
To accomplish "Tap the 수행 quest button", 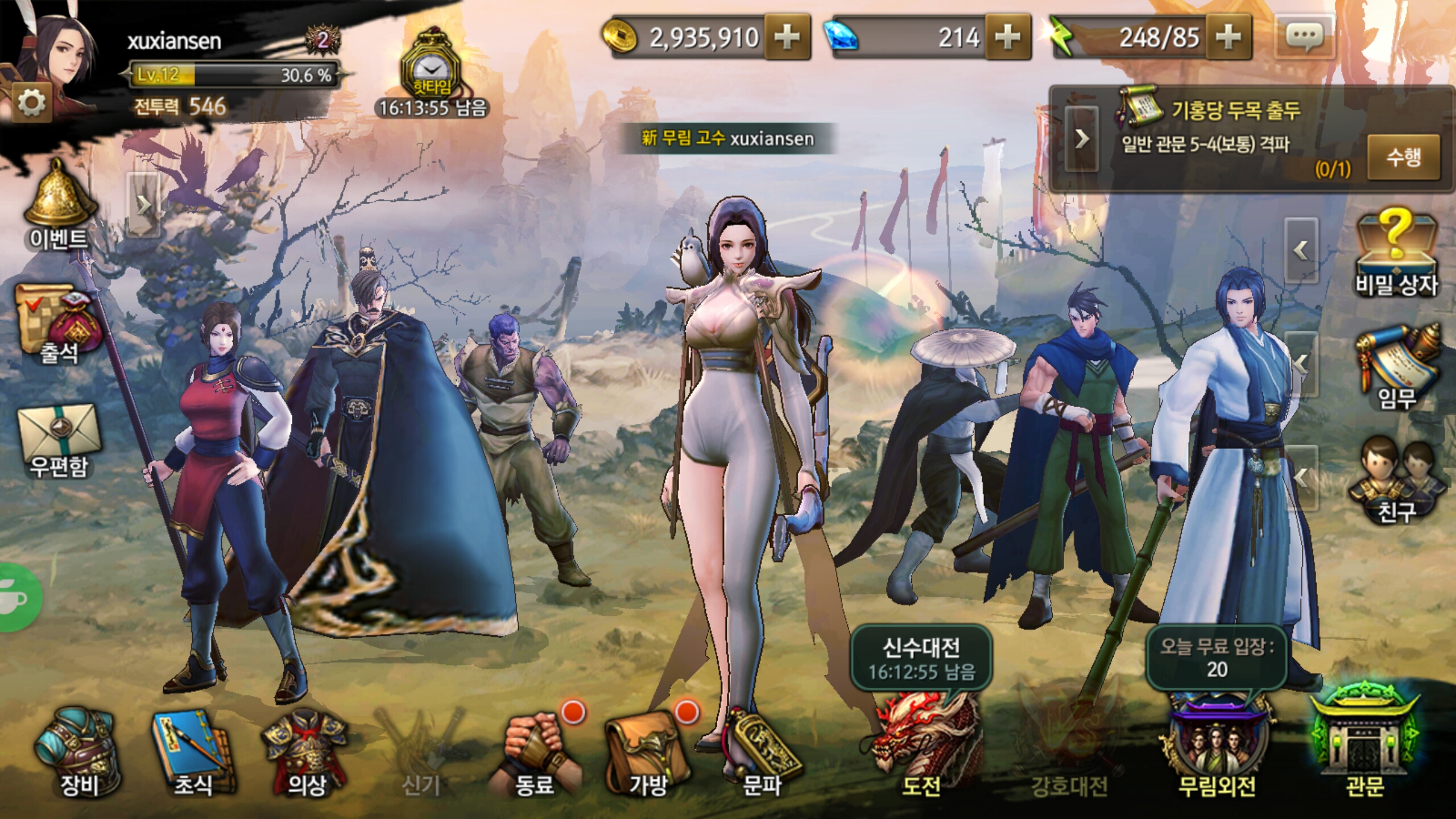I will 1403,157.
